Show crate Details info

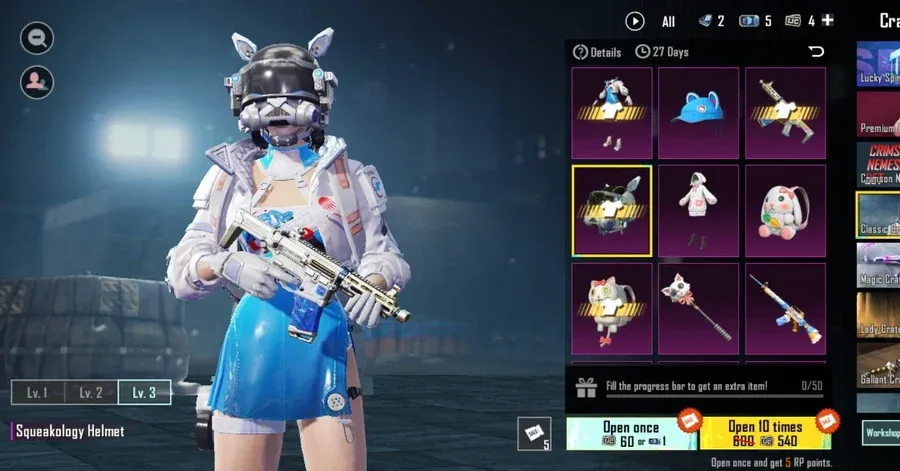(x=597, y=52)
